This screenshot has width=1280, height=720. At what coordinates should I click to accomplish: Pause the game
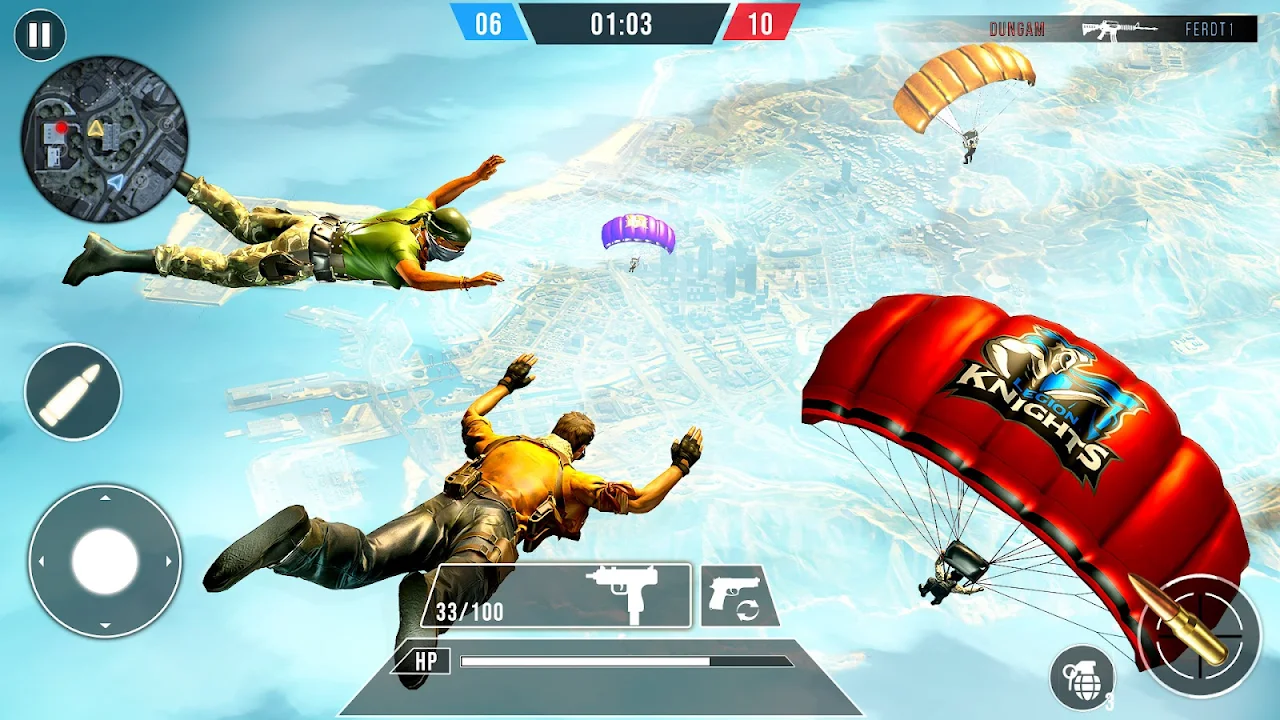coord(40,36)
